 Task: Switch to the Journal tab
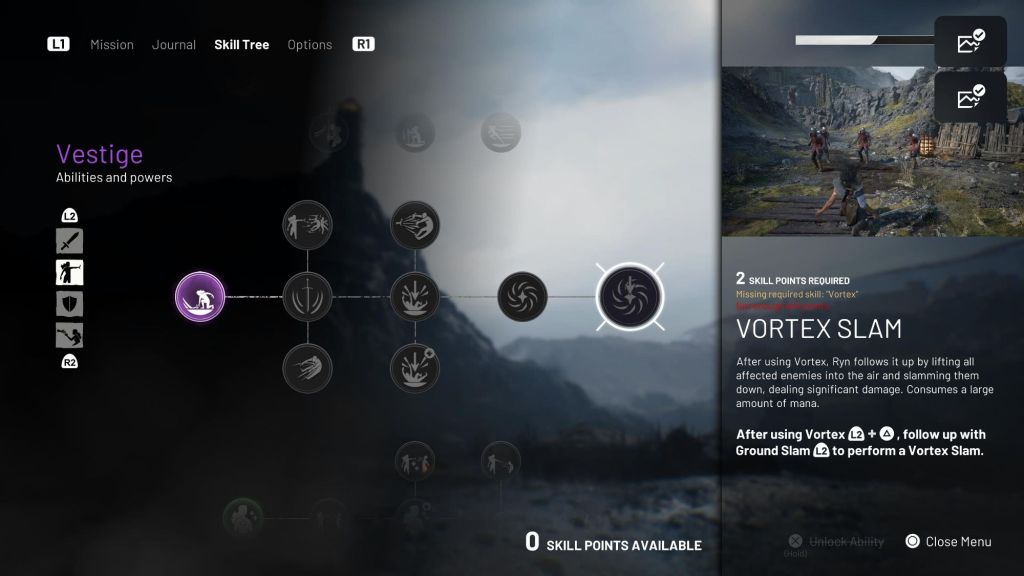pos(173,45)
